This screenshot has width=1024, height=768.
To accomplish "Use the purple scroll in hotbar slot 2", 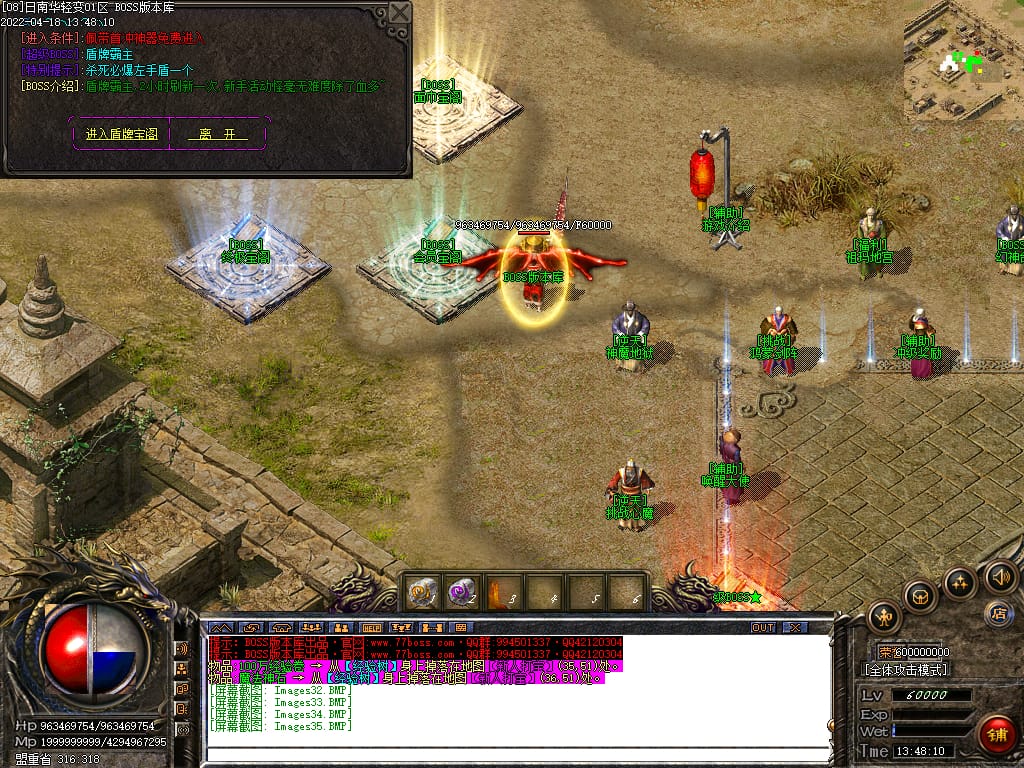I will point(462,592).
